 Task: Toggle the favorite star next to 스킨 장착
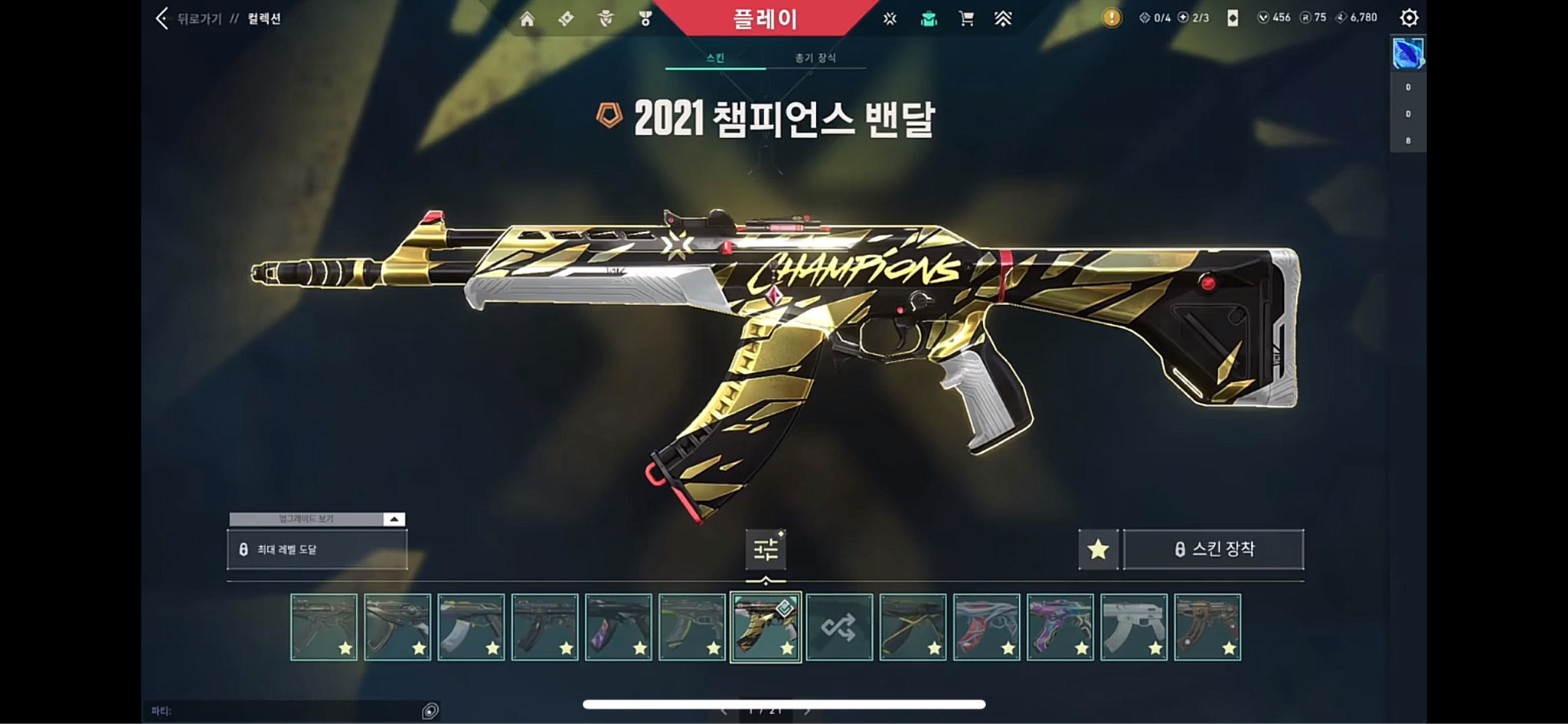(1098, 549)
